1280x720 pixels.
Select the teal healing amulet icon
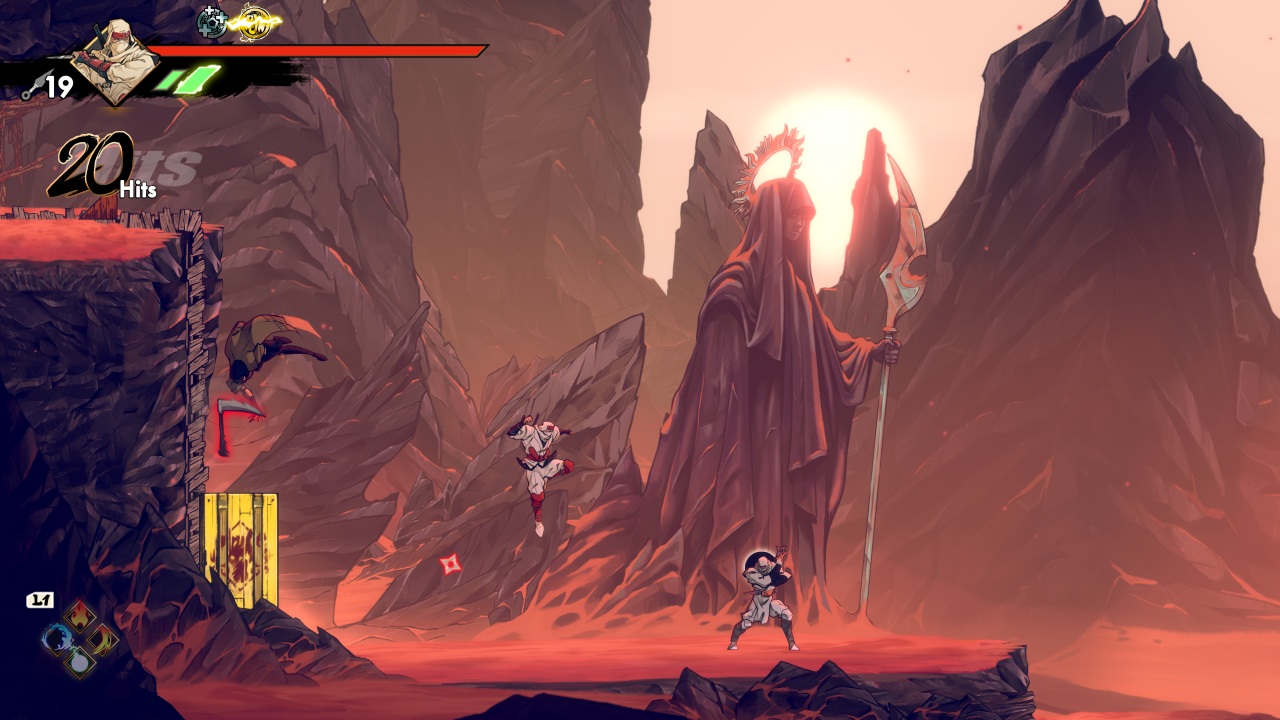(x=212, y=21)
